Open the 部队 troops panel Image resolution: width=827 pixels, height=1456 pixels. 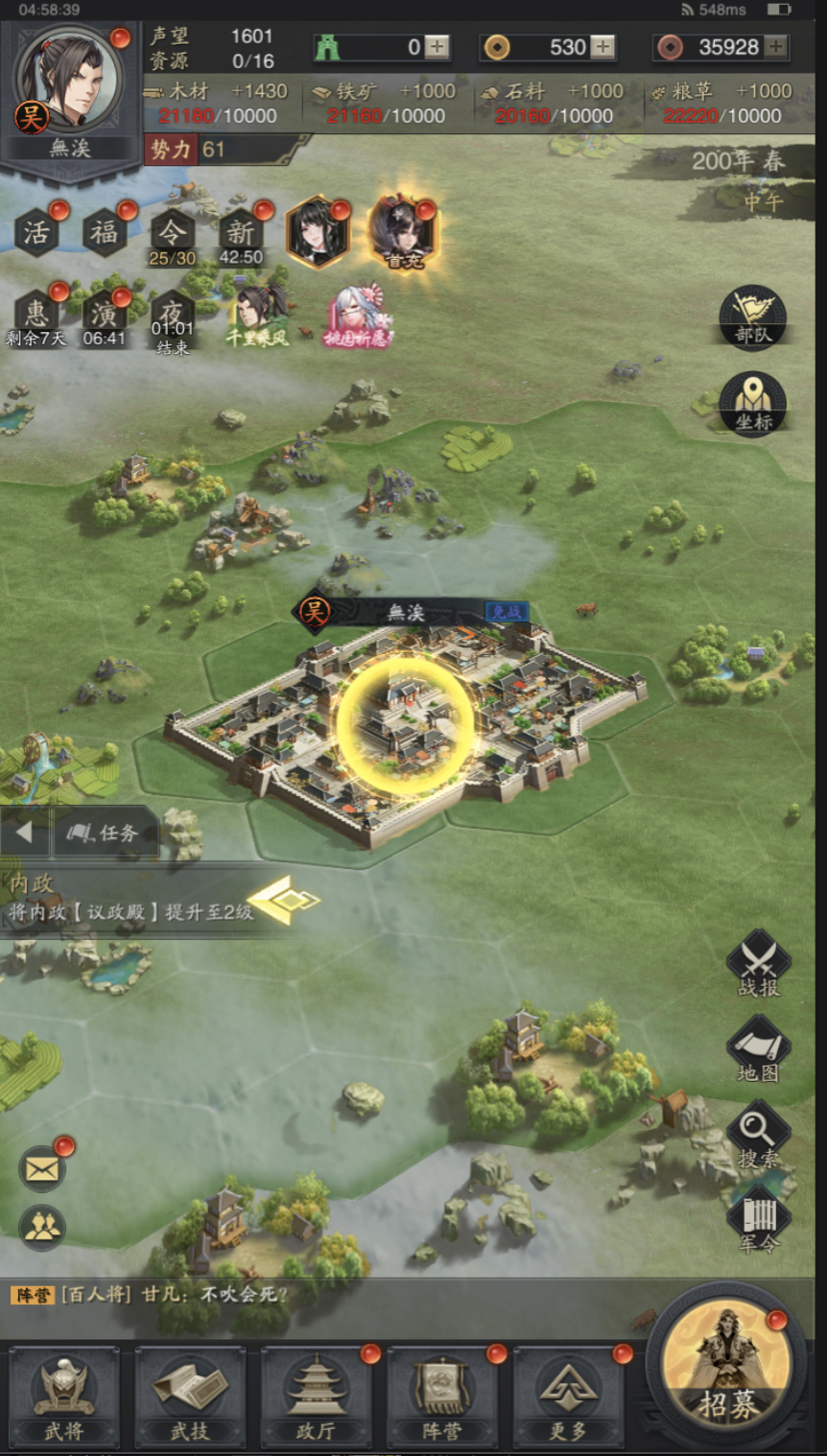(753, 316)
